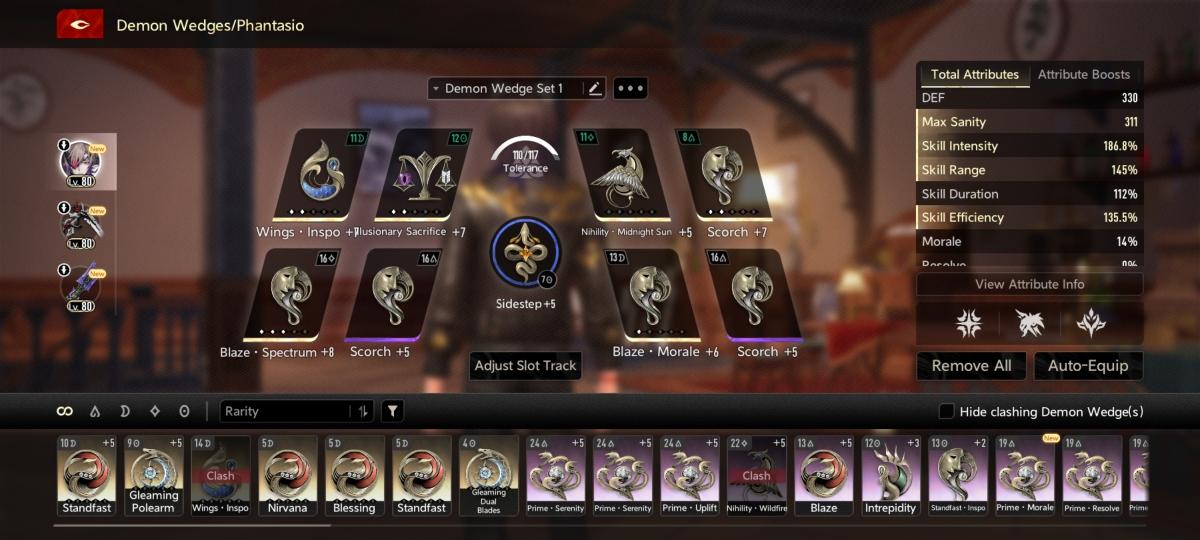Select the Intrepidity wedge in inventory

(890, 474)
